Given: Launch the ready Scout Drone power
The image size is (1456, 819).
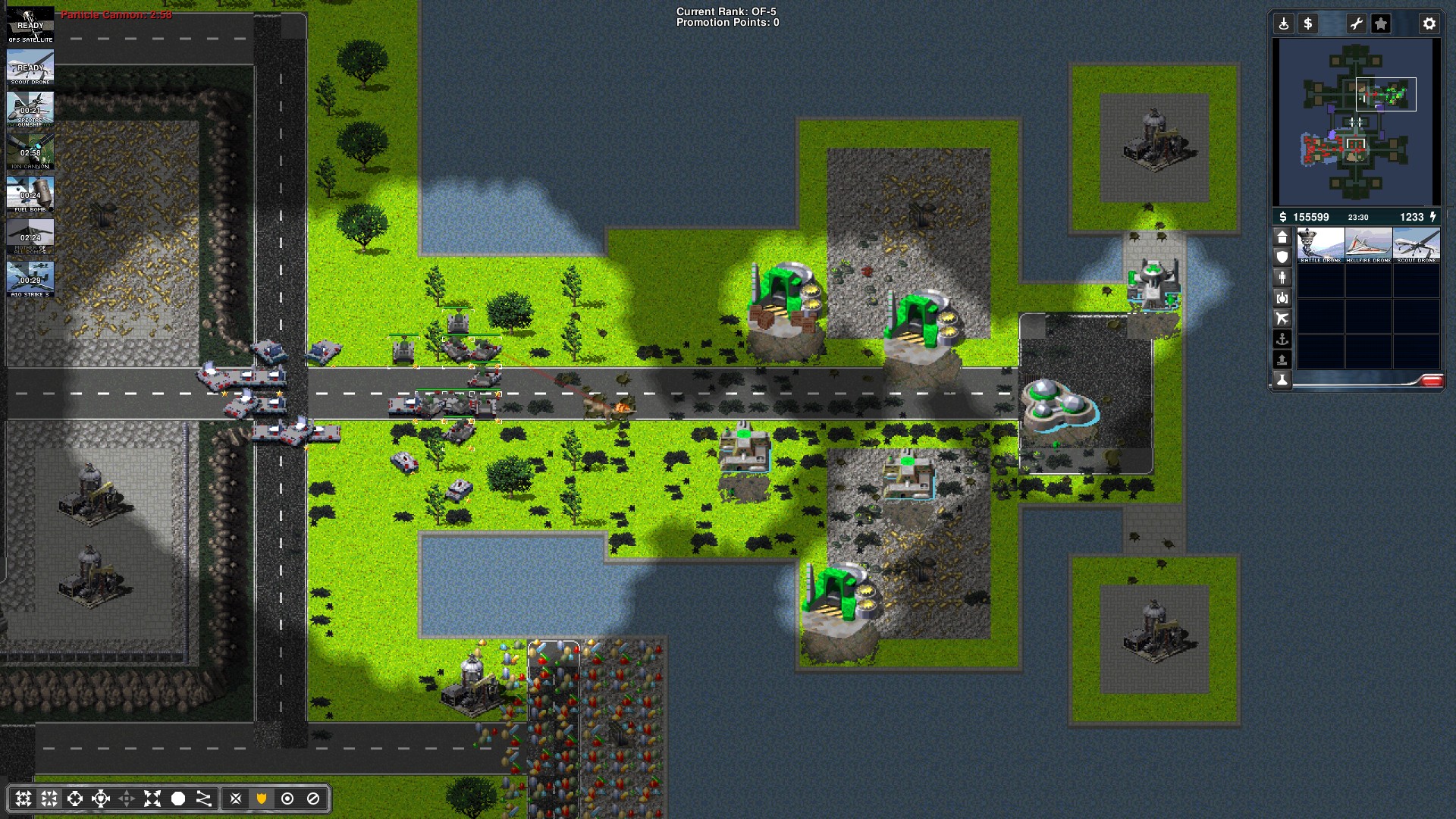Looking at the screenshot, I should (30, 67).
